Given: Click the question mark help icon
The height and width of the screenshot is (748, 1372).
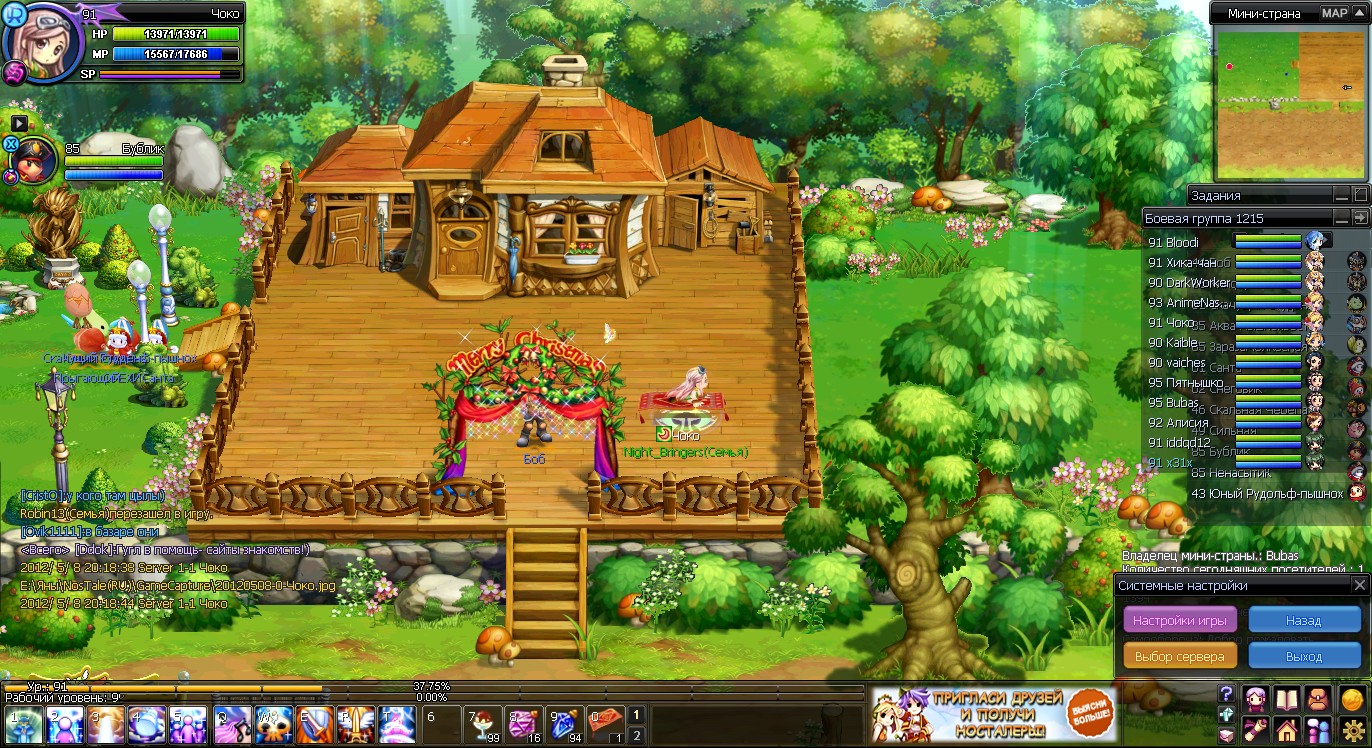Looking at the screenshot, I should pyautogui.click(x=1226, y=694).
